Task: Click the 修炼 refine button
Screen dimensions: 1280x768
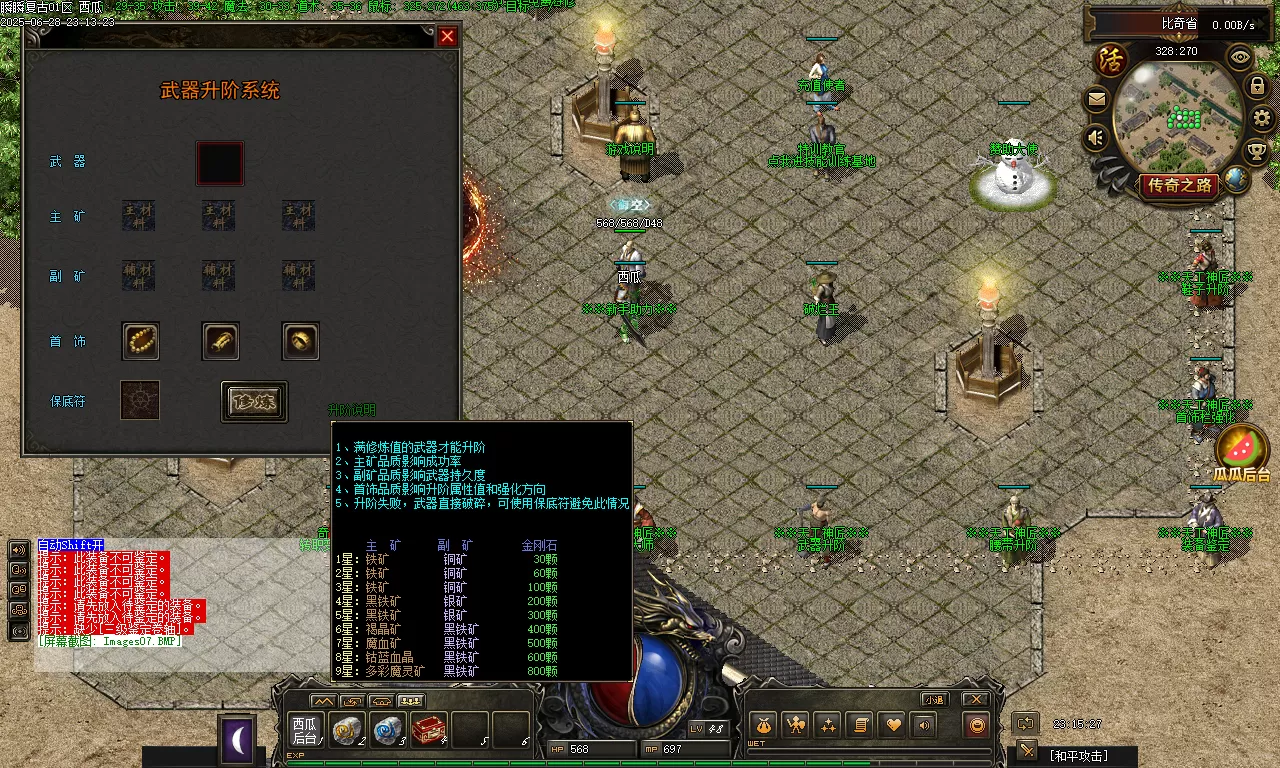Action: [254, 402]
